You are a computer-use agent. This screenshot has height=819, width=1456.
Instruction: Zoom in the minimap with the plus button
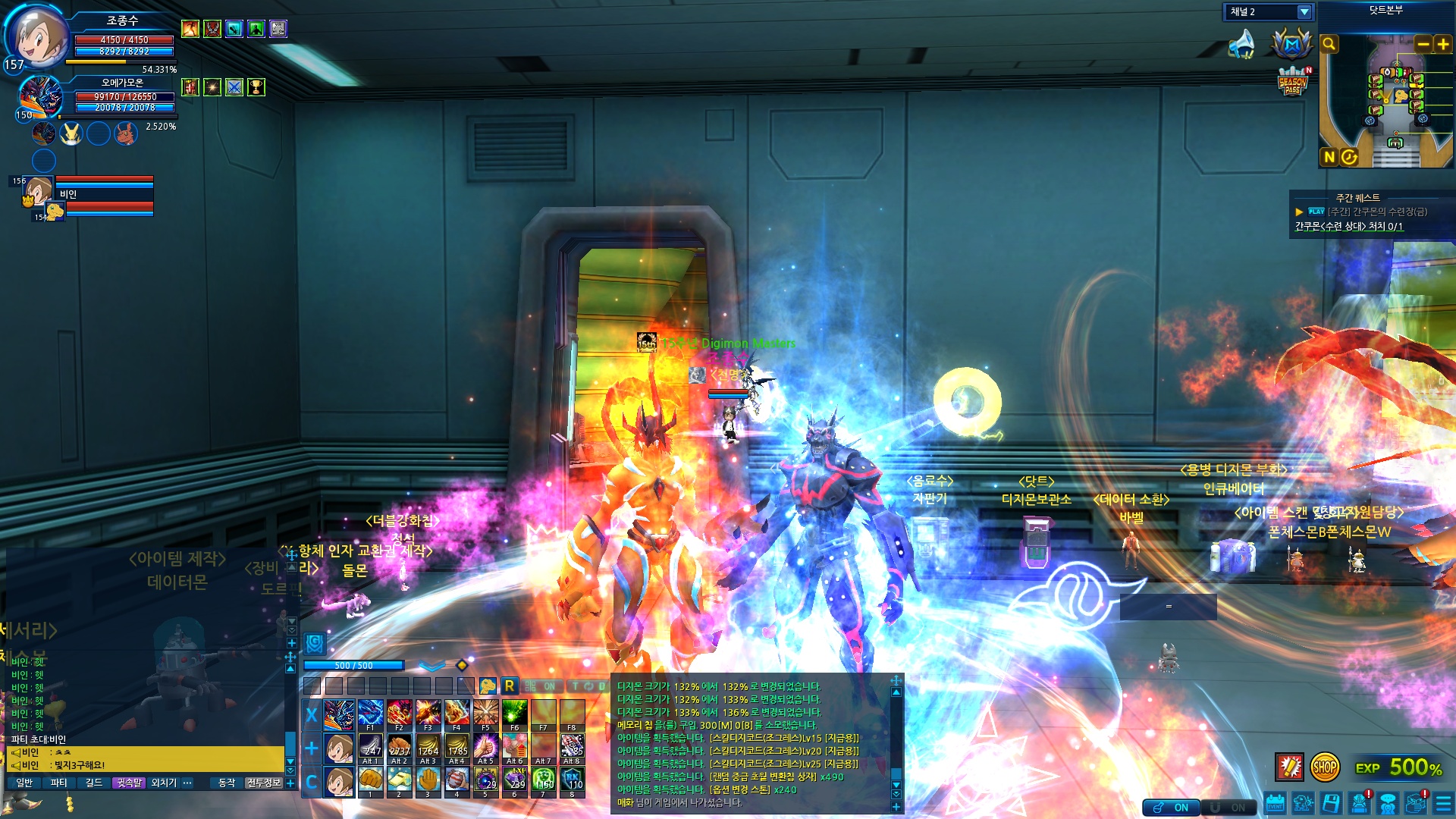pos(1442,44)
